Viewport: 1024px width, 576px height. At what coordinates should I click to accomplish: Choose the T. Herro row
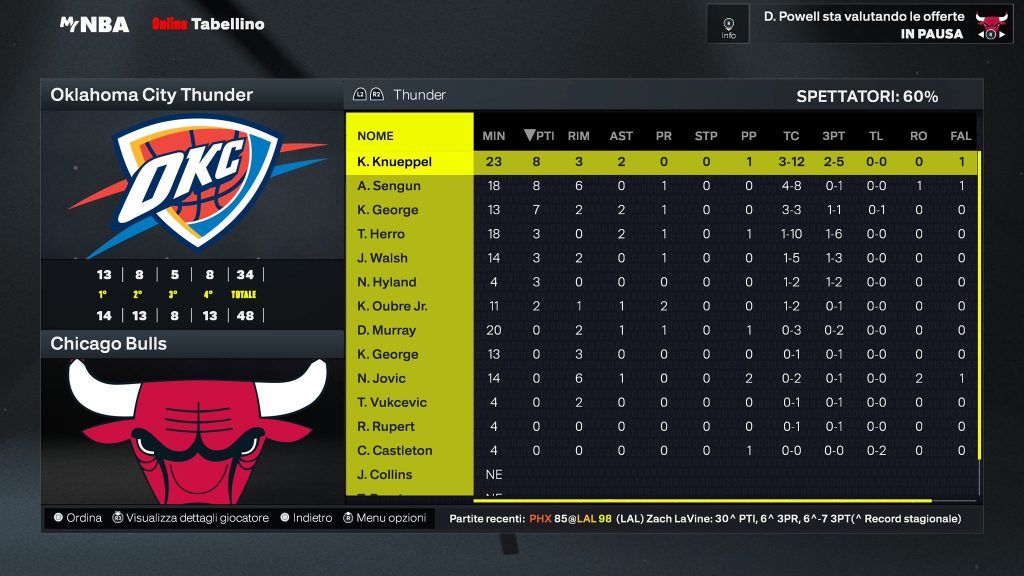tap(381, 234)
